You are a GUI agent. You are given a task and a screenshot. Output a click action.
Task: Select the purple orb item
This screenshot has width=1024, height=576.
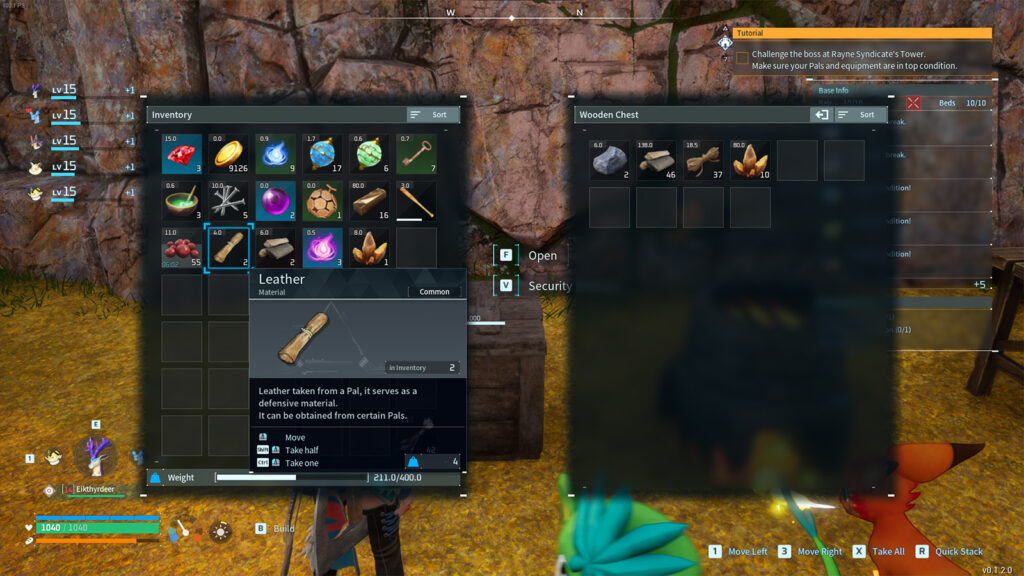pyautogui.click(x=275, y=201)
